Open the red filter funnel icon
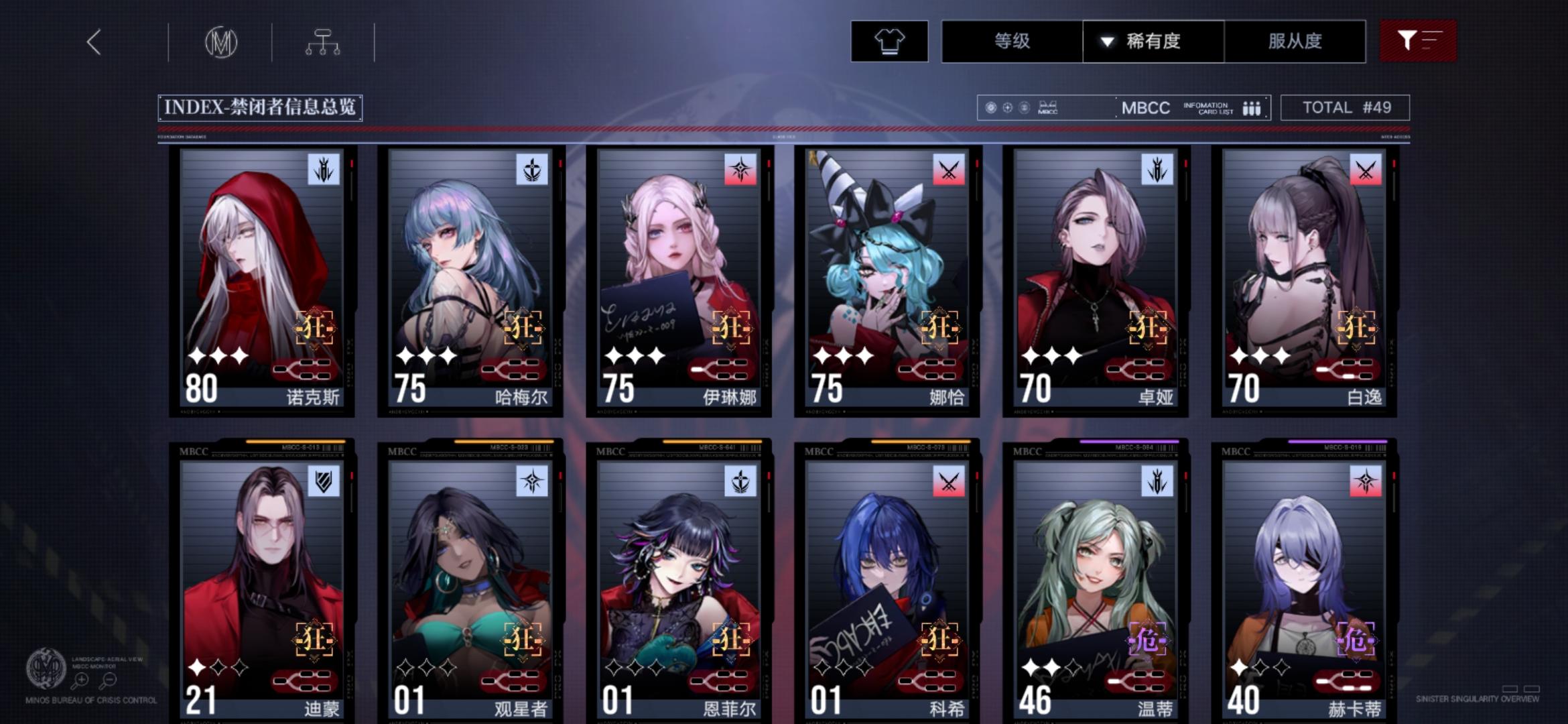 [x=1419, y=42]
